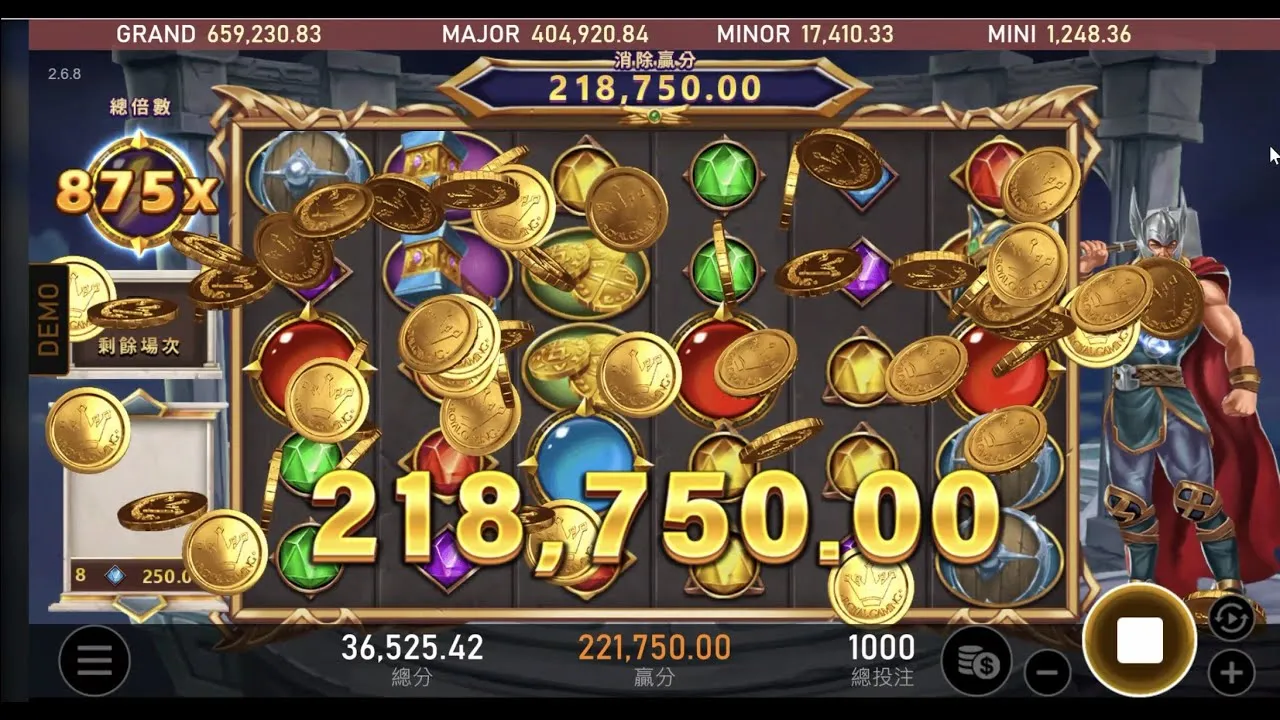Select the MINI jackpot label
The image size is (1280, 720).
(1011, 33)
